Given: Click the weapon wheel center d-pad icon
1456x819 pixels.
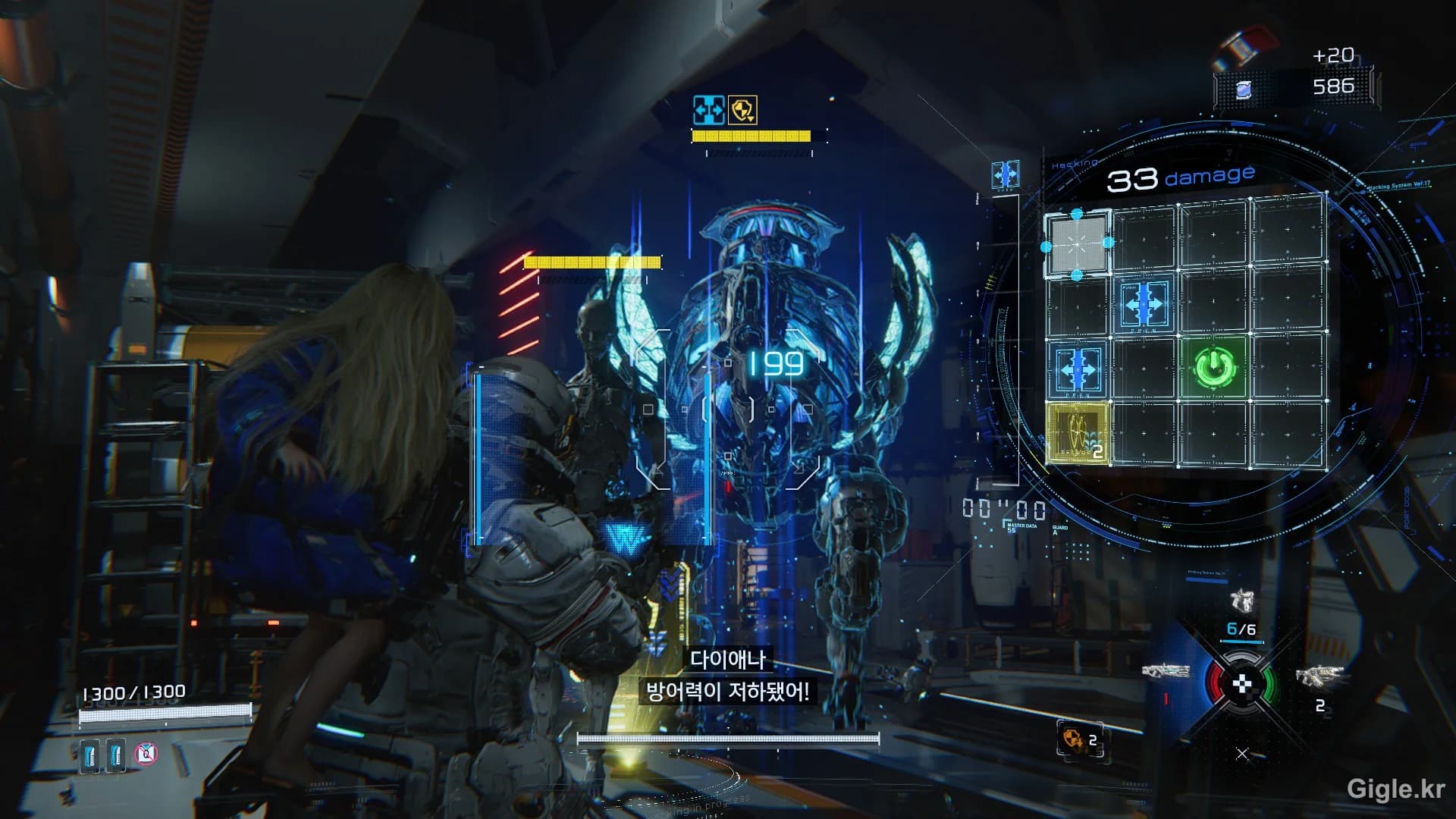Looking at the screenshot, I should pos(1241,684).
